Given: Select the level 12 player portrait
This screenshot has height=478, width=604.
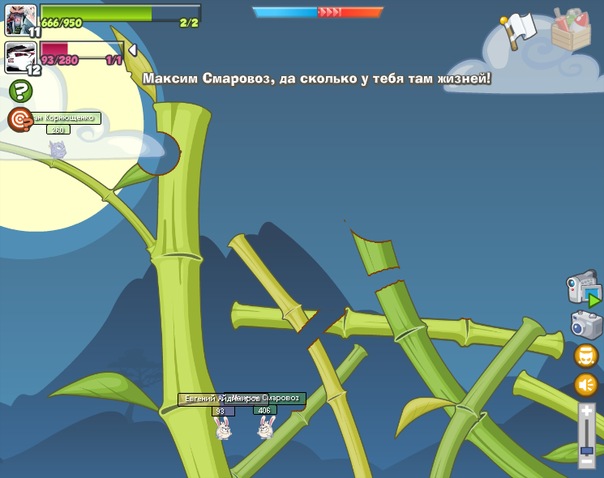Looking at the screenshot, I should pos(20,57).
